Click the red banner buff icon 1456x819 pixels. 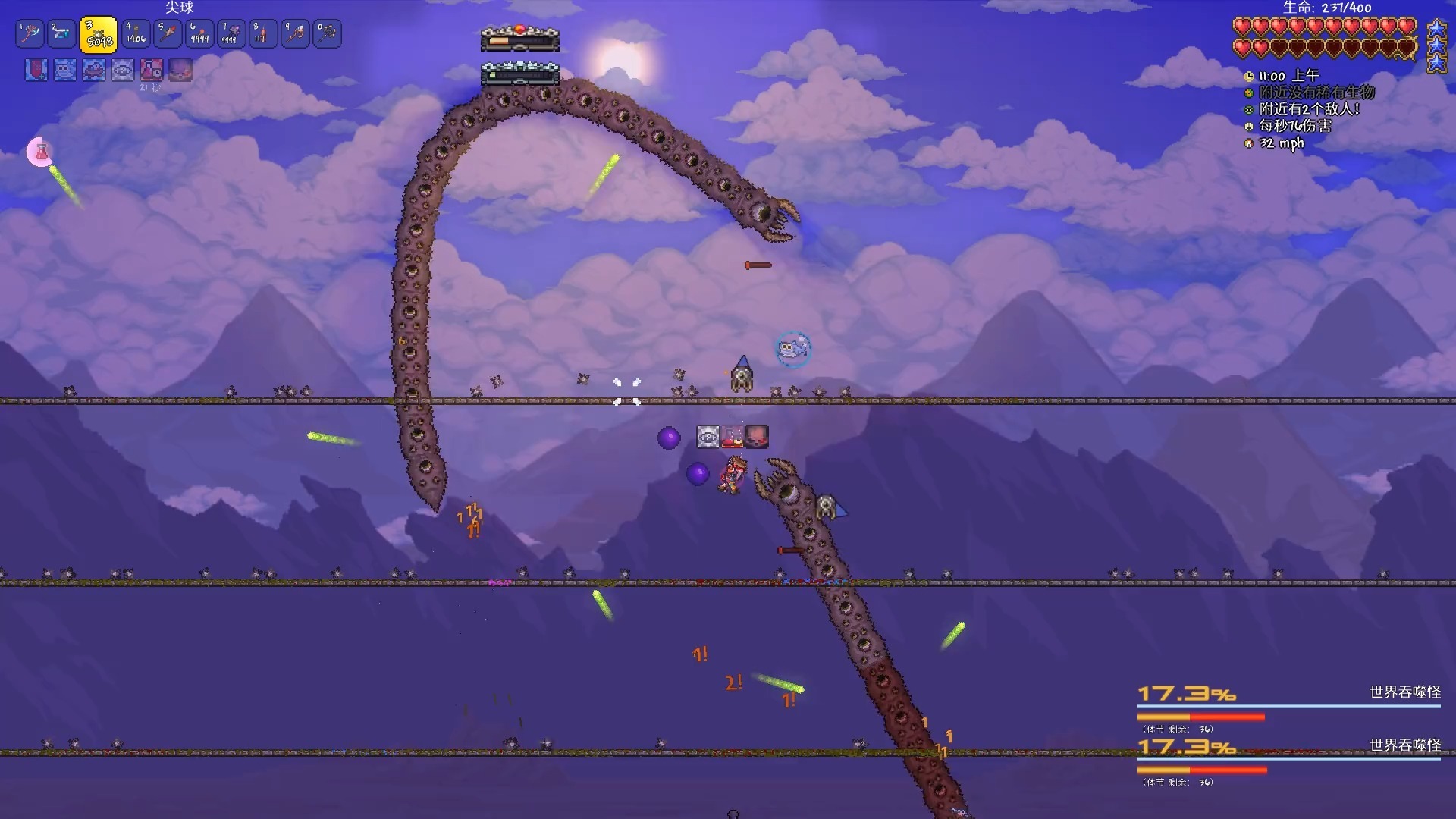(36, 70)
